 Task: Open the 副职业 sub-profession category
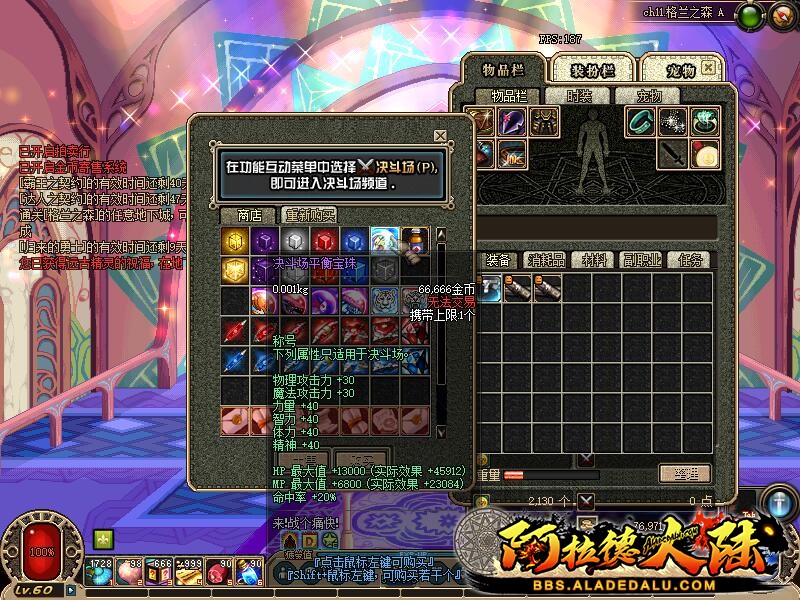[643, 260]
